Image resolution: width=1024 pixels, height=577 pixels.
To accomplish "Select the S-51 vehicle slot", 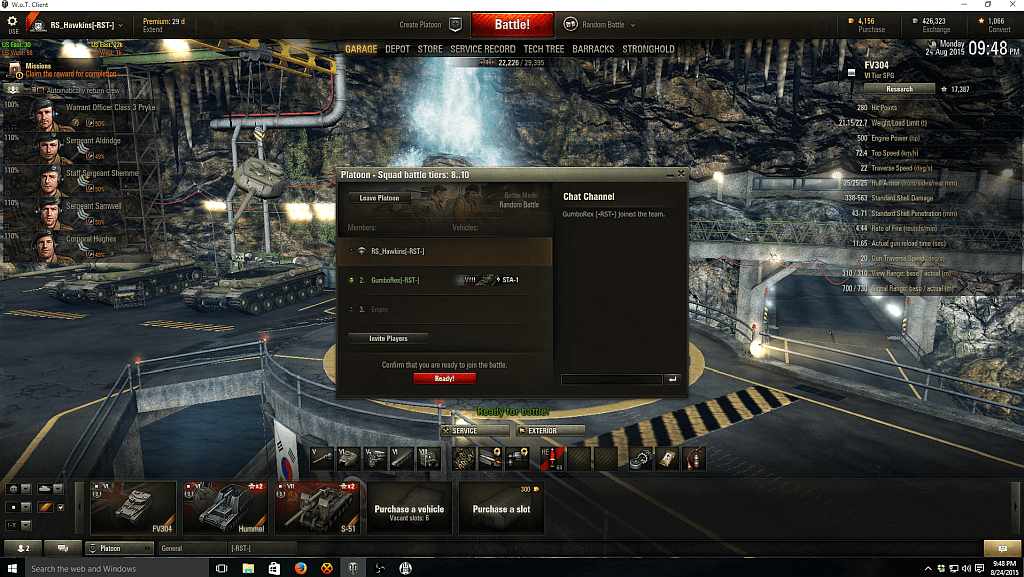I will click(318, 508).
